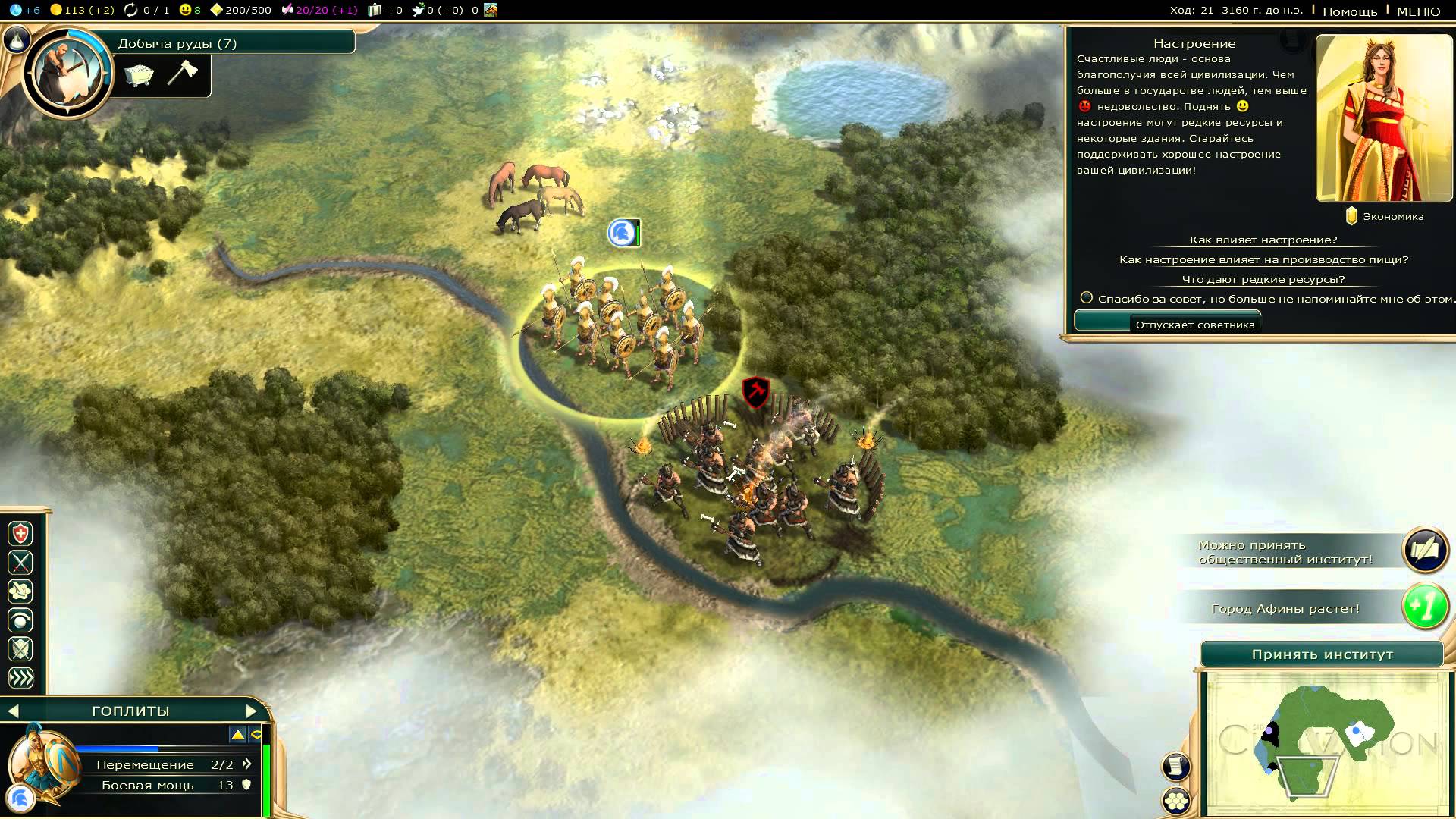Open the social policy notification icon
Screen dimensions: 1456x819
click(x=1425, y=551)
